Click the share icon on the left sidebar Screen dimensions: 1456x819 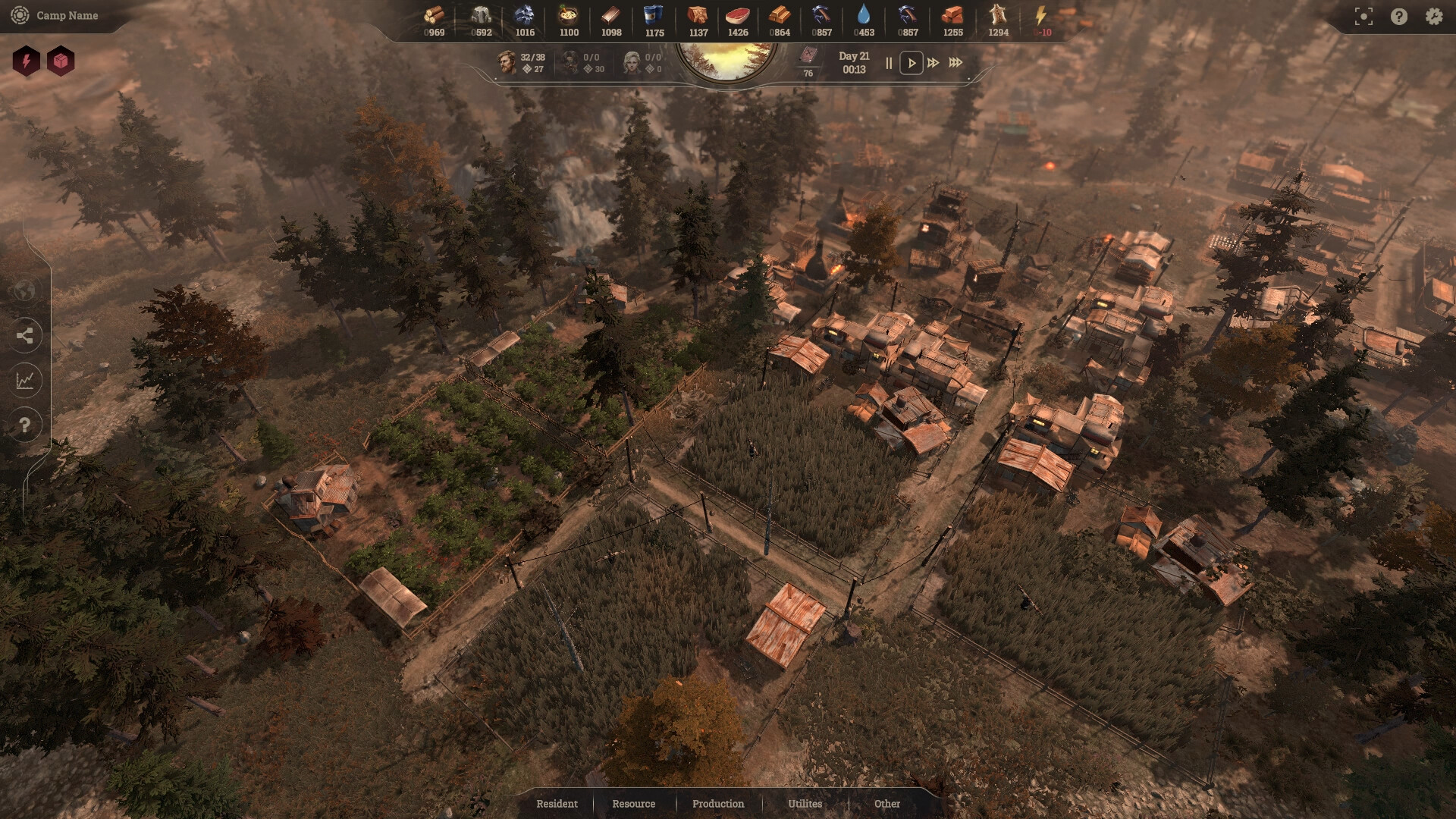pos(26,336)
